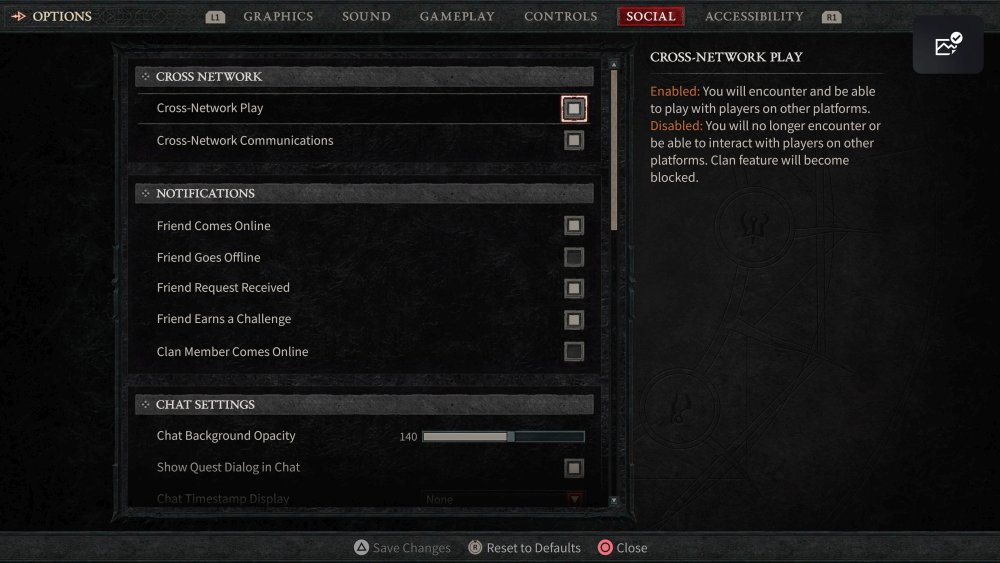Collapse the Chat Settings section header
The width and height of the screenshot is (1000, 563).
point(364,405)
